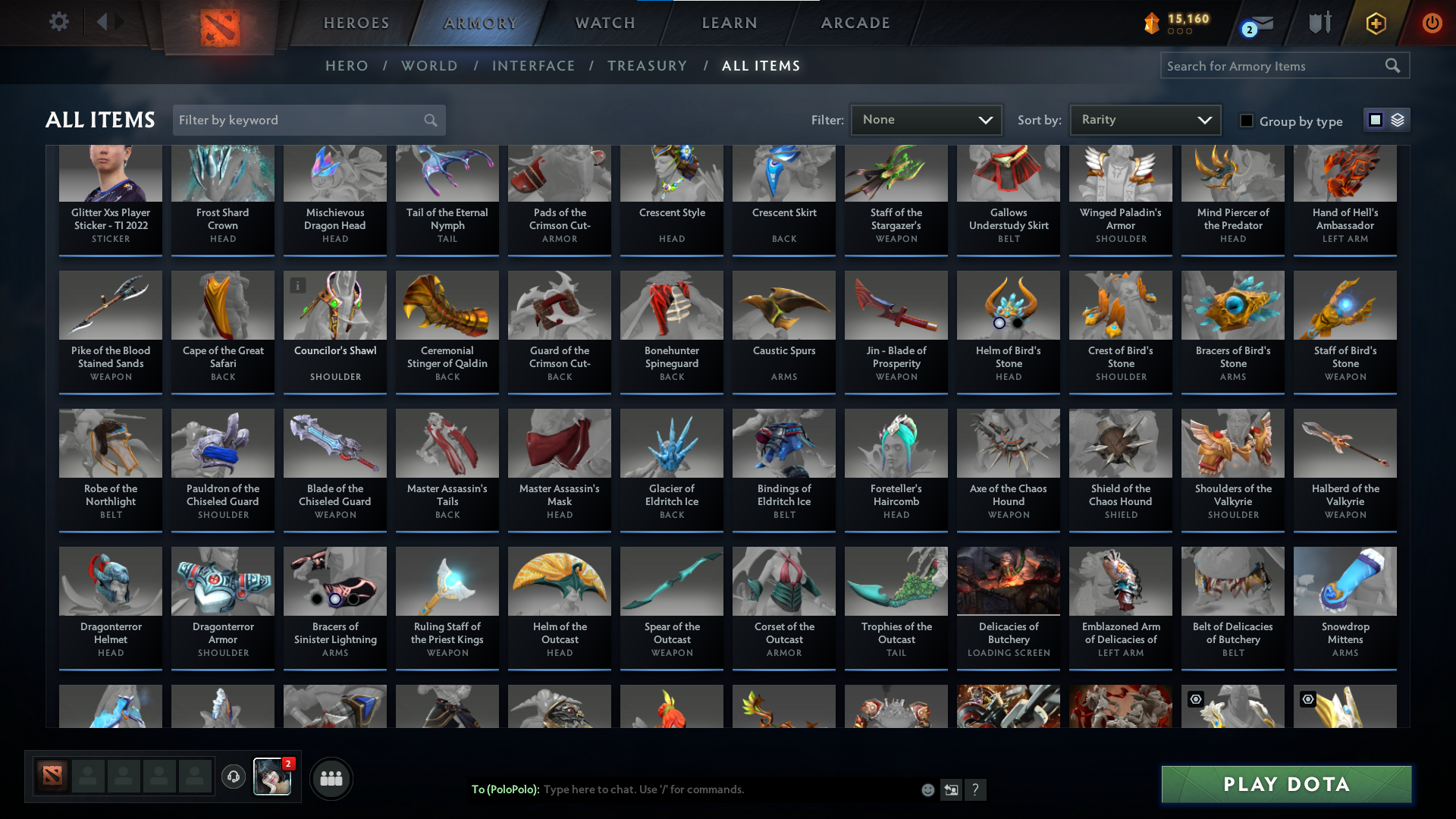Click the HERO breadcrumb link

347,66
